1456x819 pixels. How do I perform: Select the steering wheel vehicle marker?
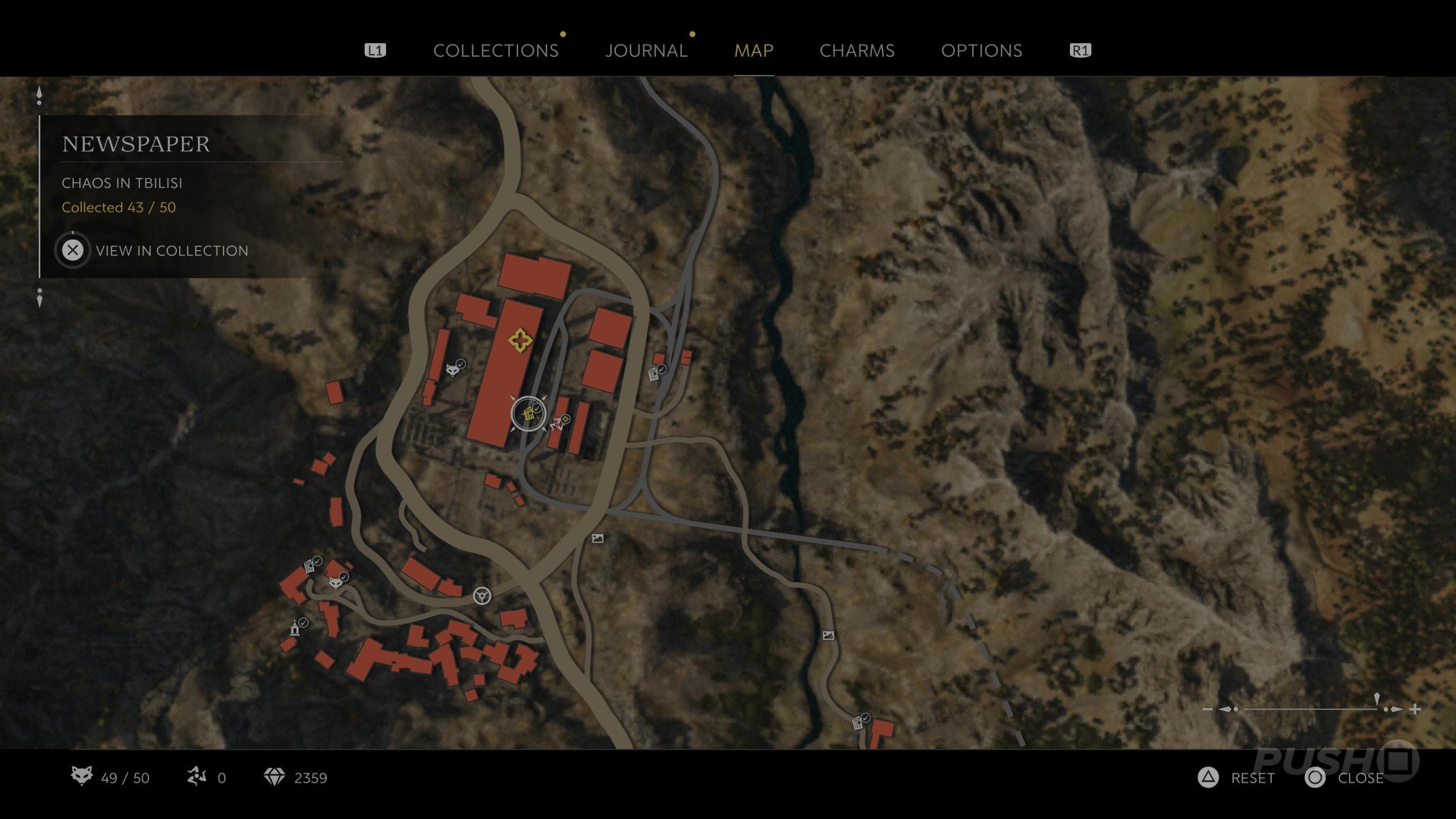pos(482,596)
